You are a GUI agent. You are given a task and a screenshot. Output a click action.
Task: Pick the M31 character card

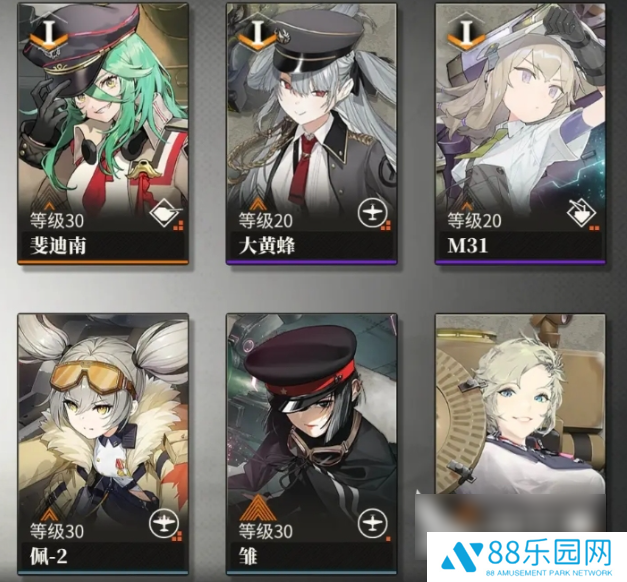point(521,133)
